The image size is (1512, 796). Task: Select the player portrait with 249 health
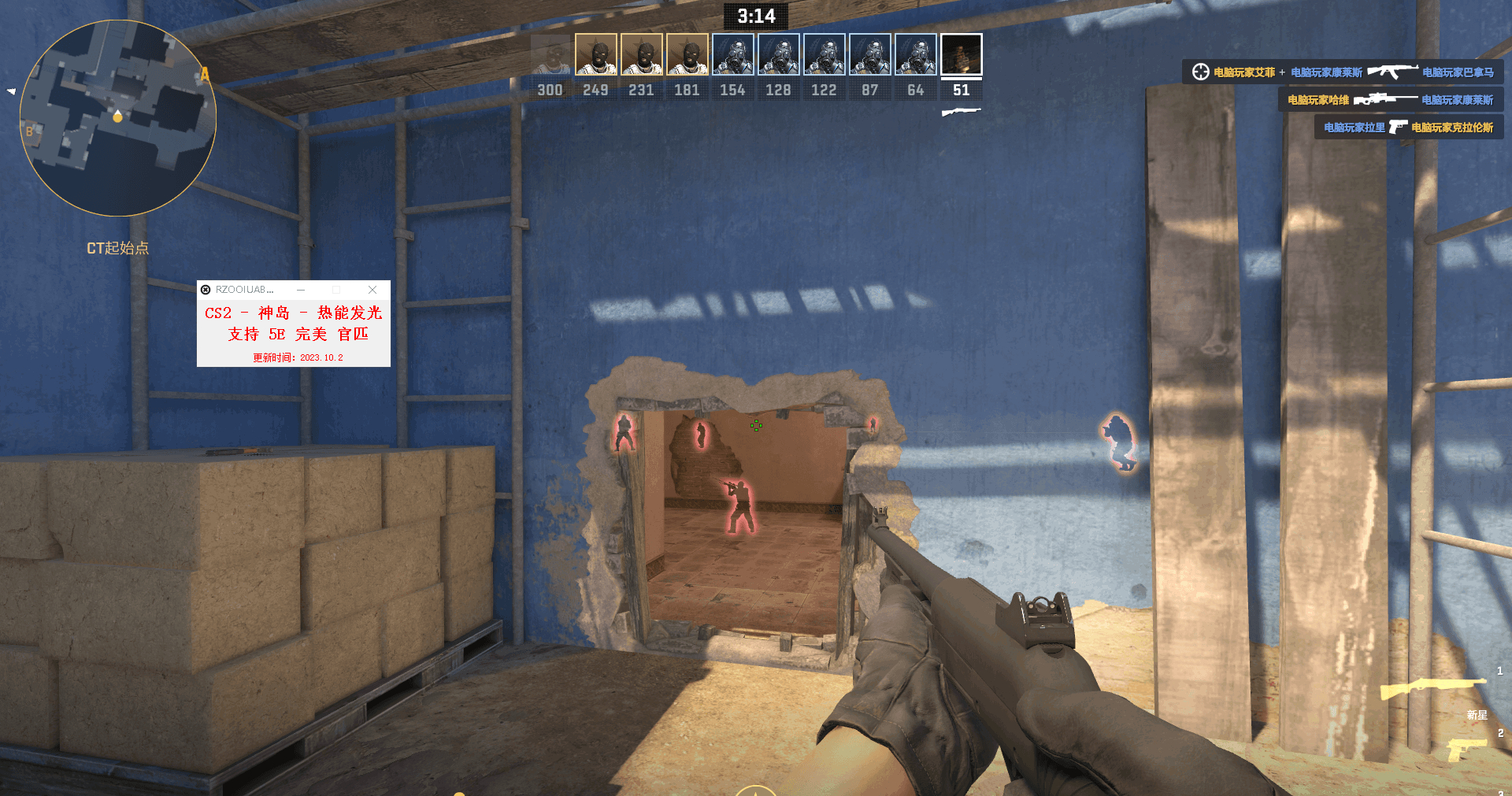595,54
